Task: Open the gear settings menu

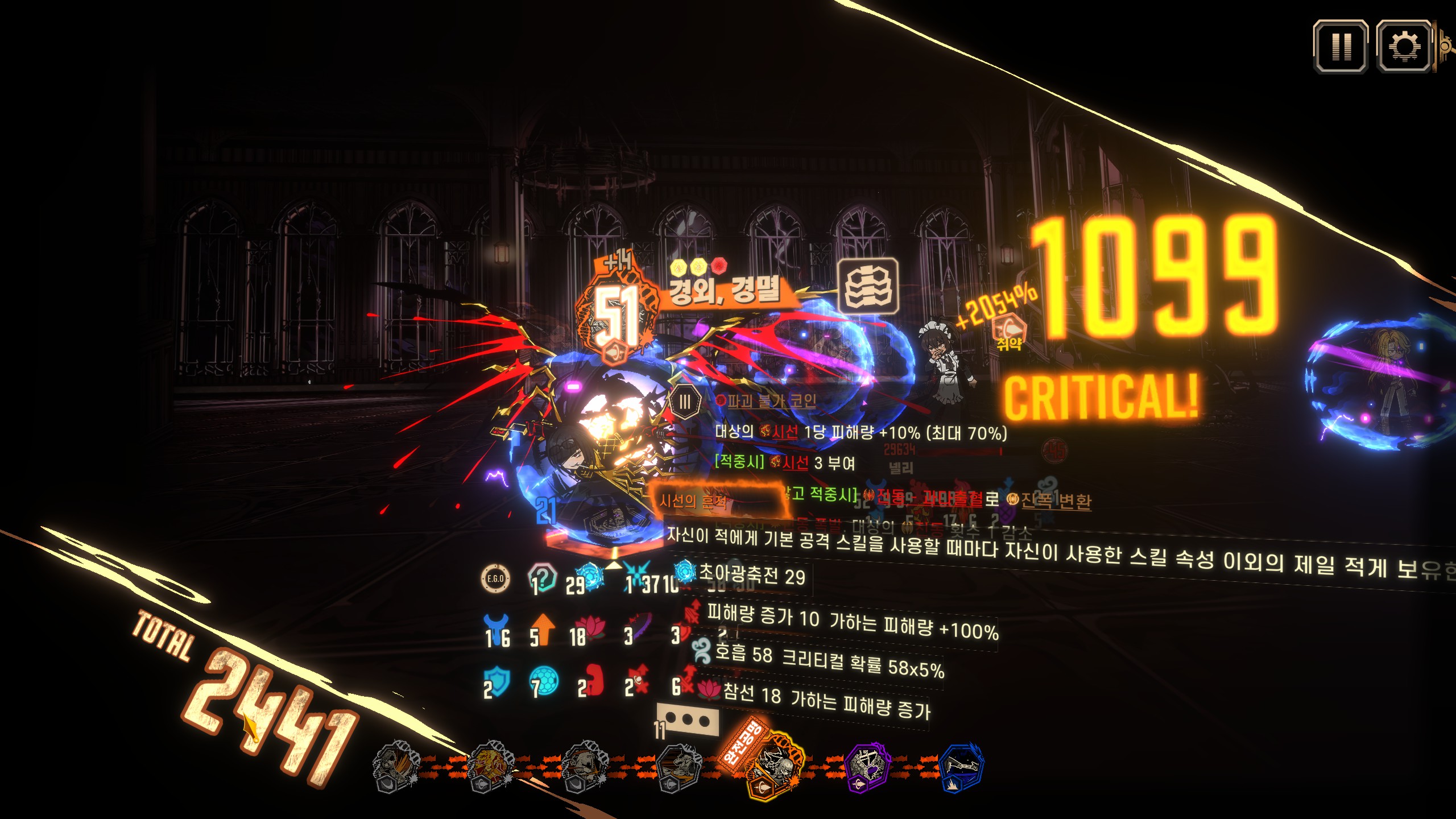Action: 1404,47
